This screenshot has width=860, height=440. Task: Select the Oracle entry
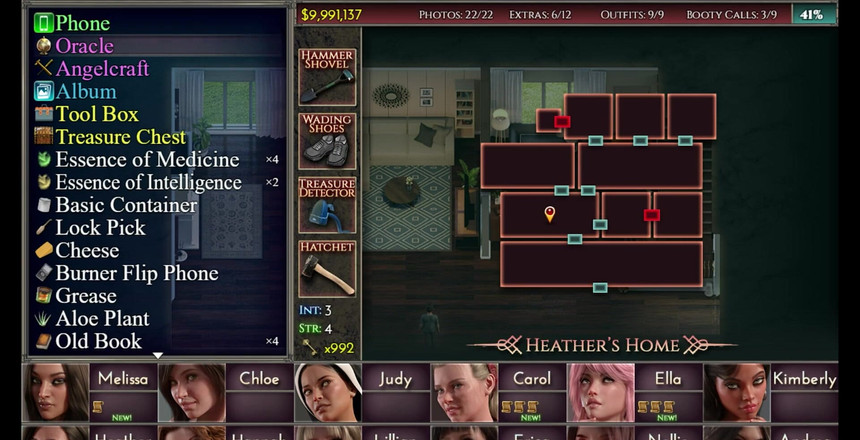coord(84,46)
